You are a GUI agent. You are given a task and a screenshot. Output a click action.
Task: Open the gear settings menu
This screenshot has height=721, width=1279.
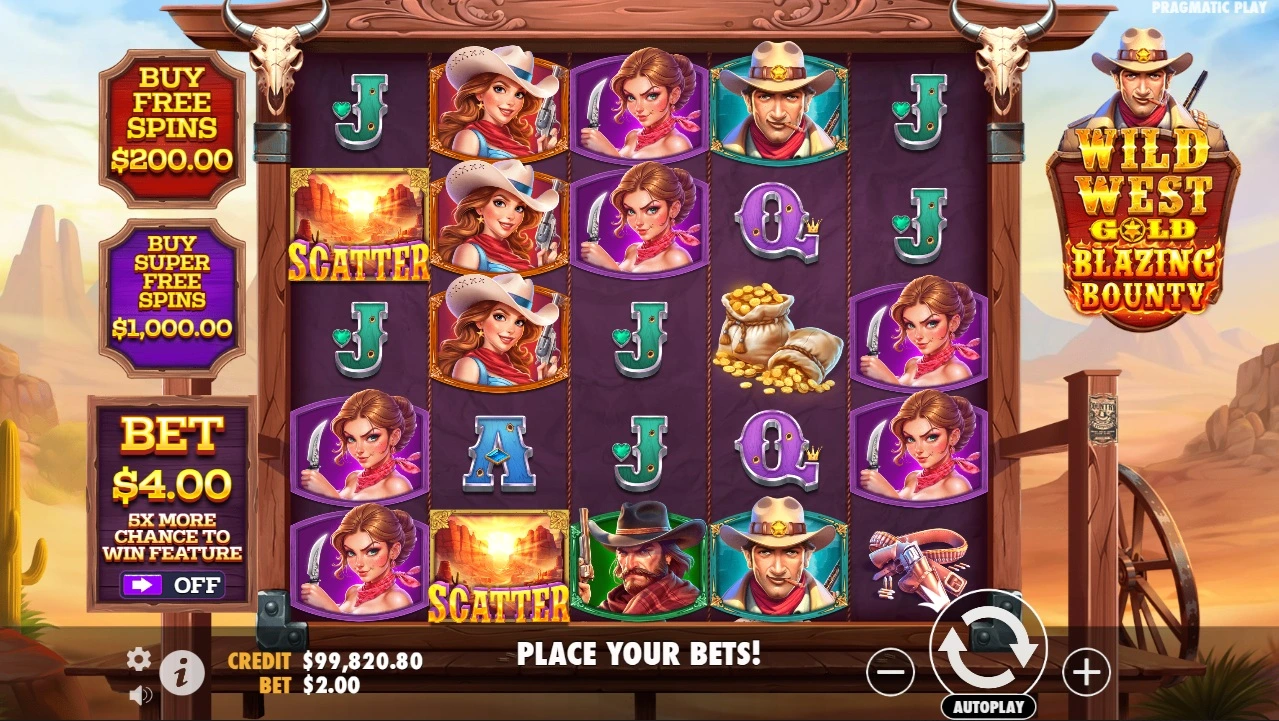tap(139, 658)
